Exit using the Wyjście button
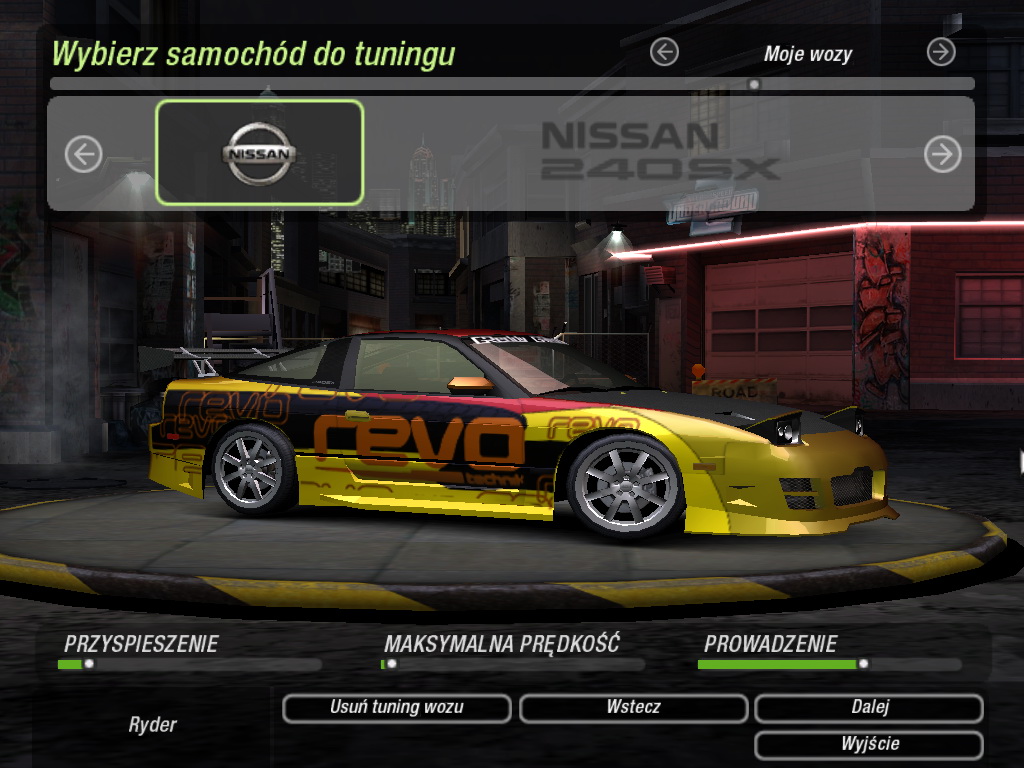This screenshot has width=1024, height=768. pyautogui.click(x=869, y=745)
